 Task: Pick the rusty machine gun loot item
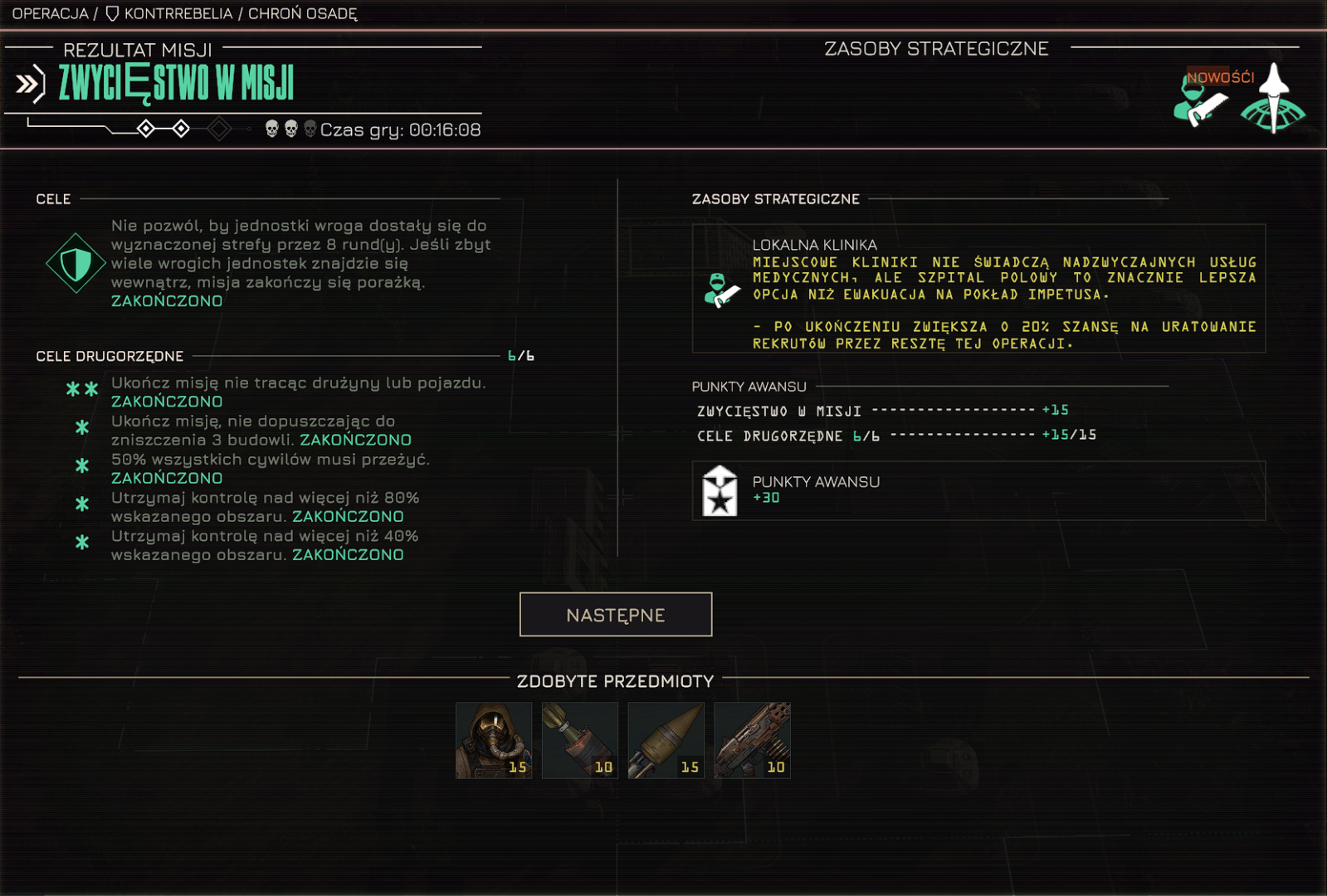click(x=753, y=740)
